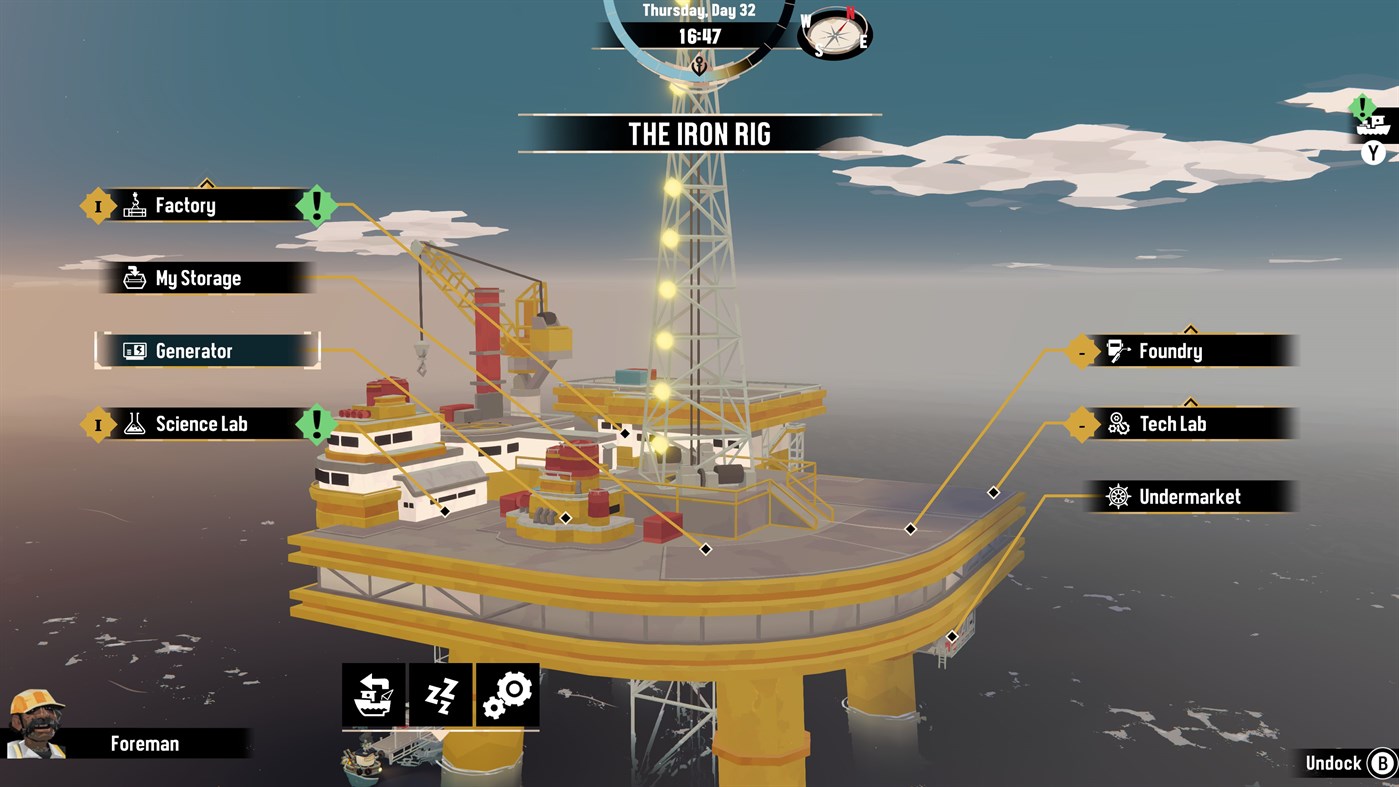This screenshot has width=1399, height=787.
Task: Expand the chevron above the Foundry label
Action: pos(1189,328)
